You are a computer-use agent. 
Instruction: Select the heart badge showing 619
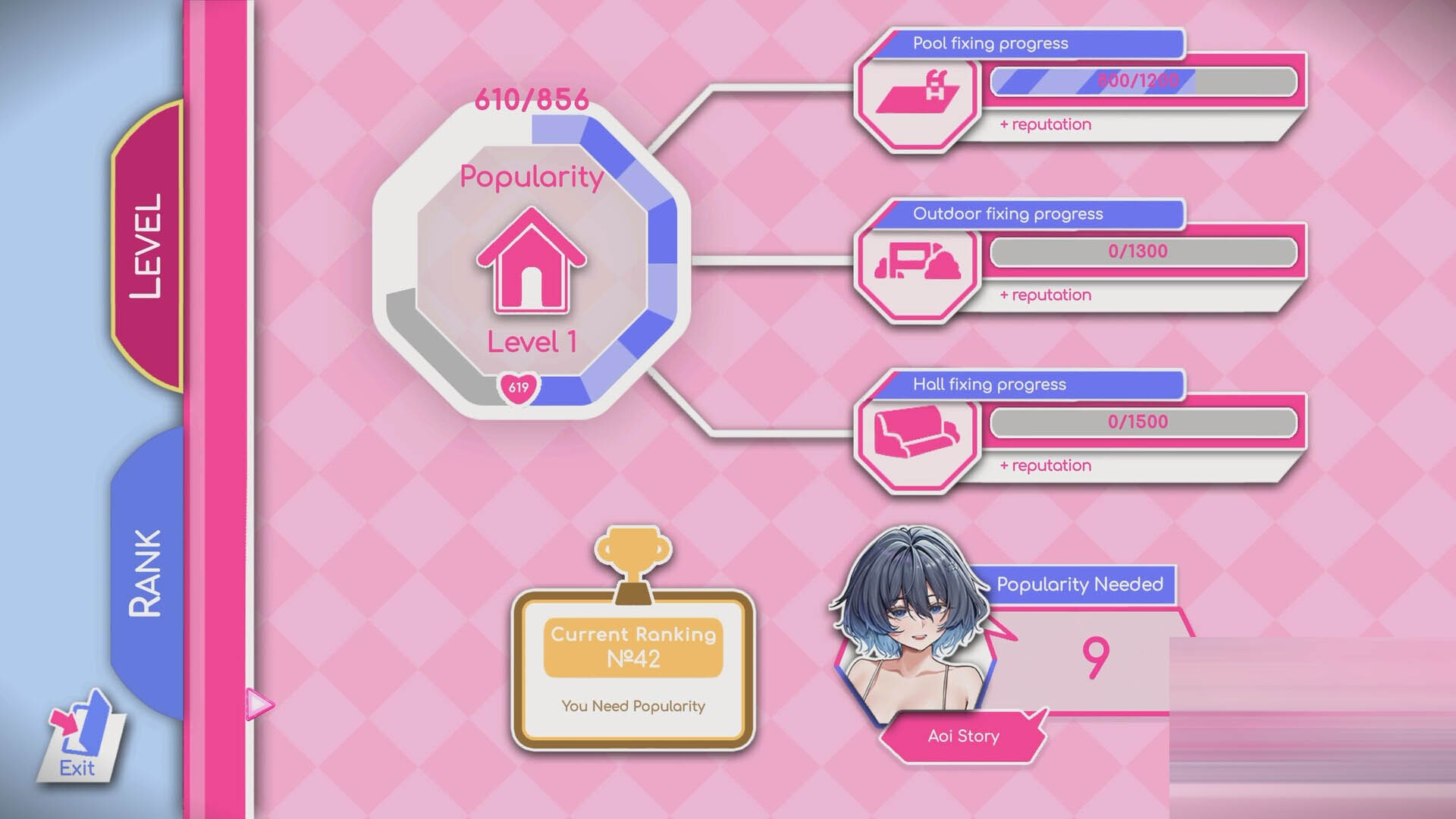(518, 387)
